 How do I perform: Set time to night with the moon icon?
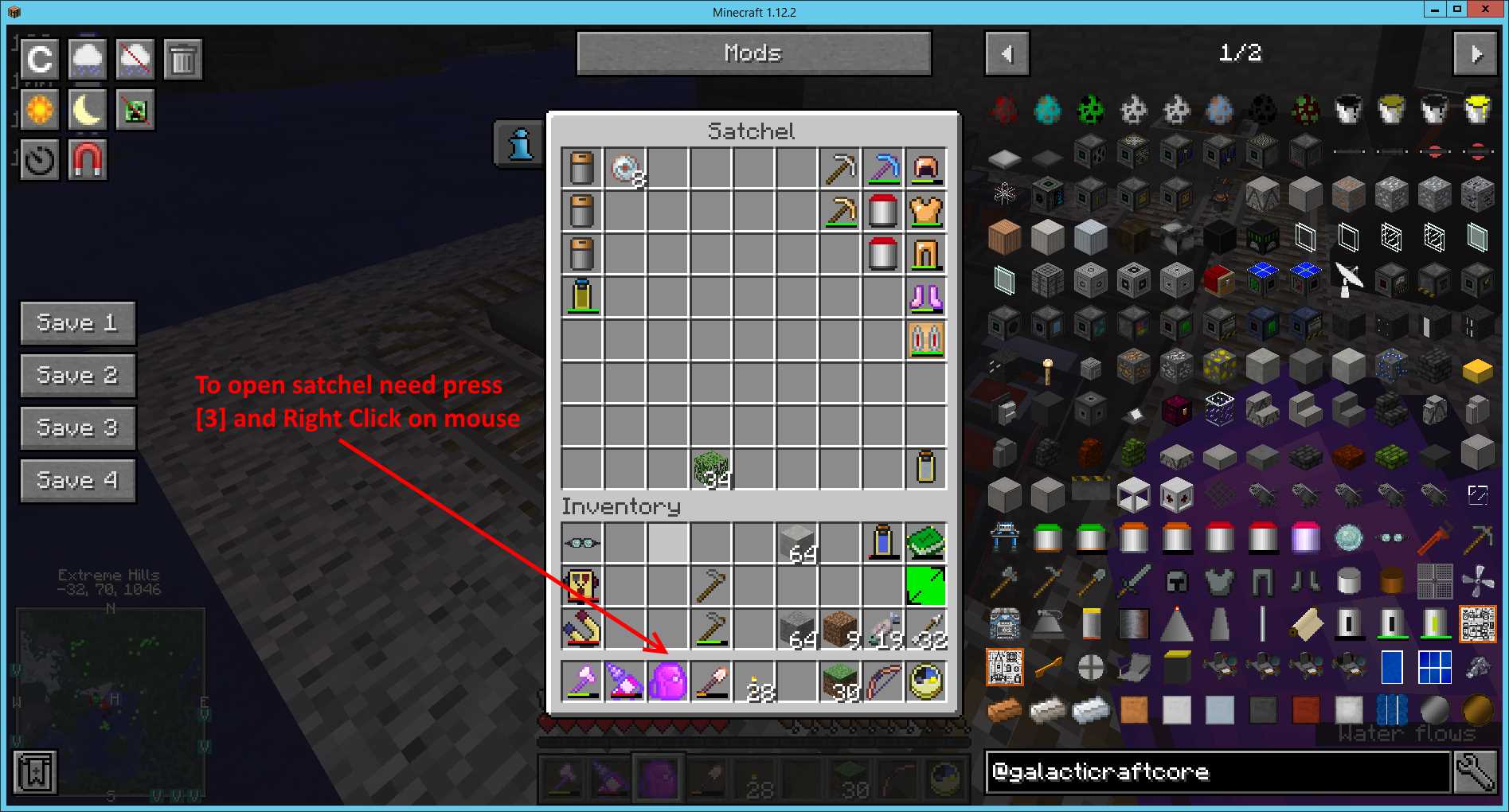[x=87, y=109]
